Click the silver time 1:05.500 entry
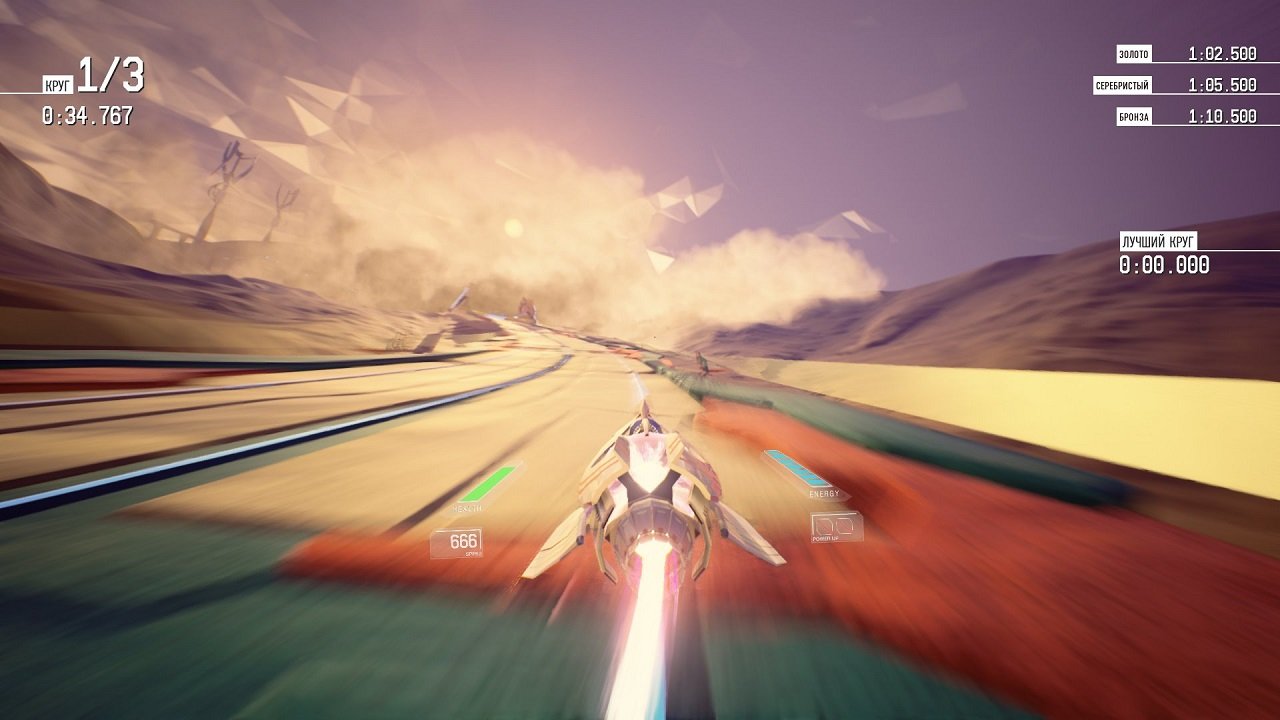 1221,85
